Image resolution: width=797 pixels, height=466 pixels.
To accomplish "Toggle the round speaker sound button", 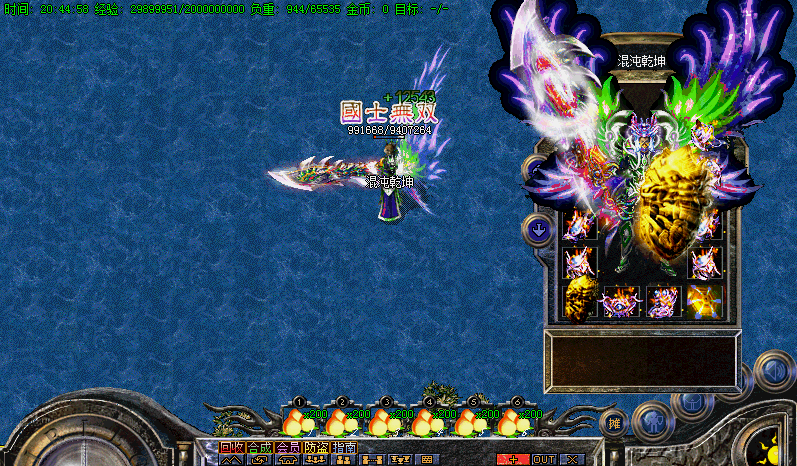I will tap(773, 371).
